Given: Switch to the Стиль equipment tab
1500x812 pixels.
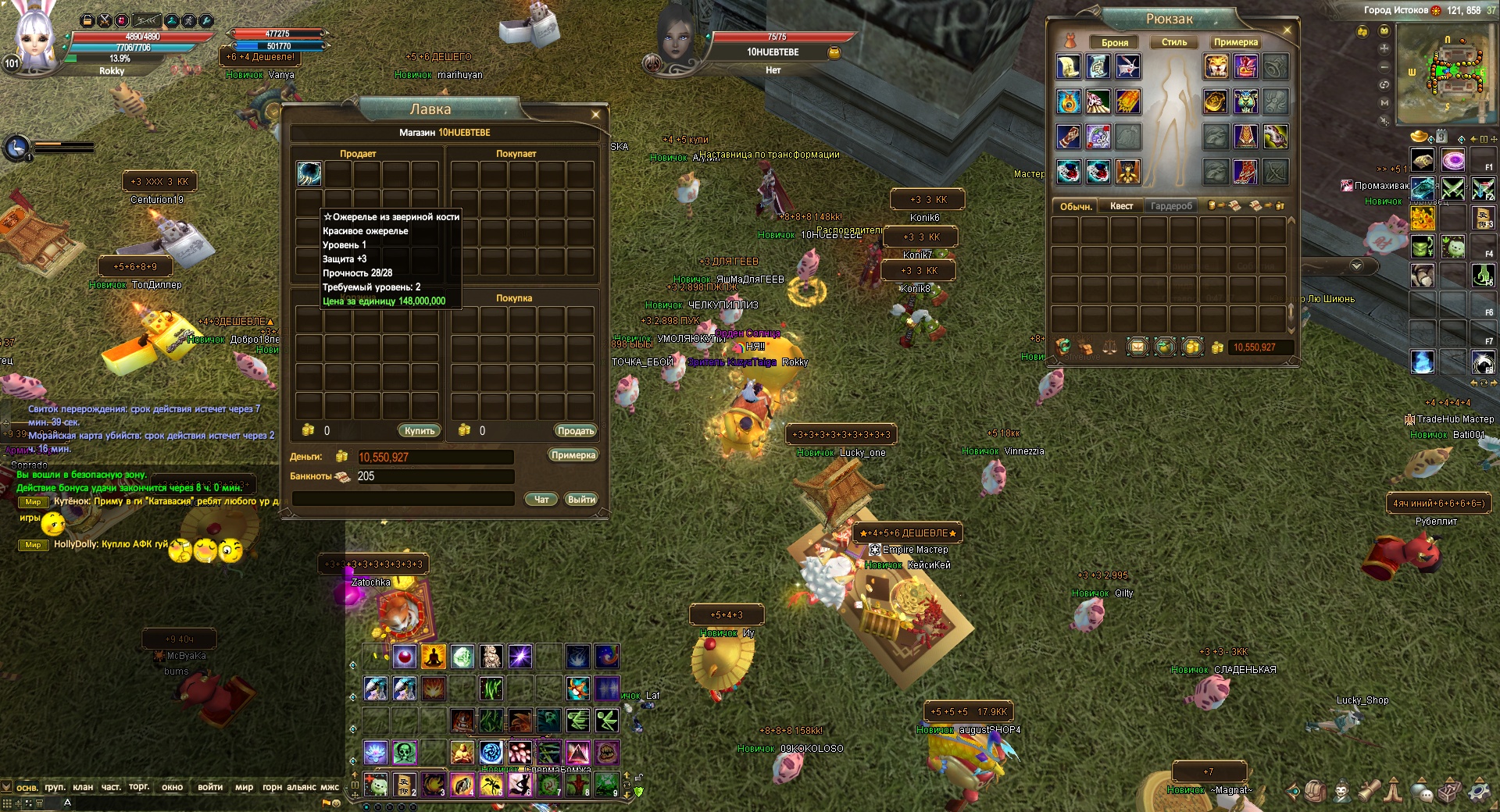Looking at the screenshot, I should [x=1173, y=42].
